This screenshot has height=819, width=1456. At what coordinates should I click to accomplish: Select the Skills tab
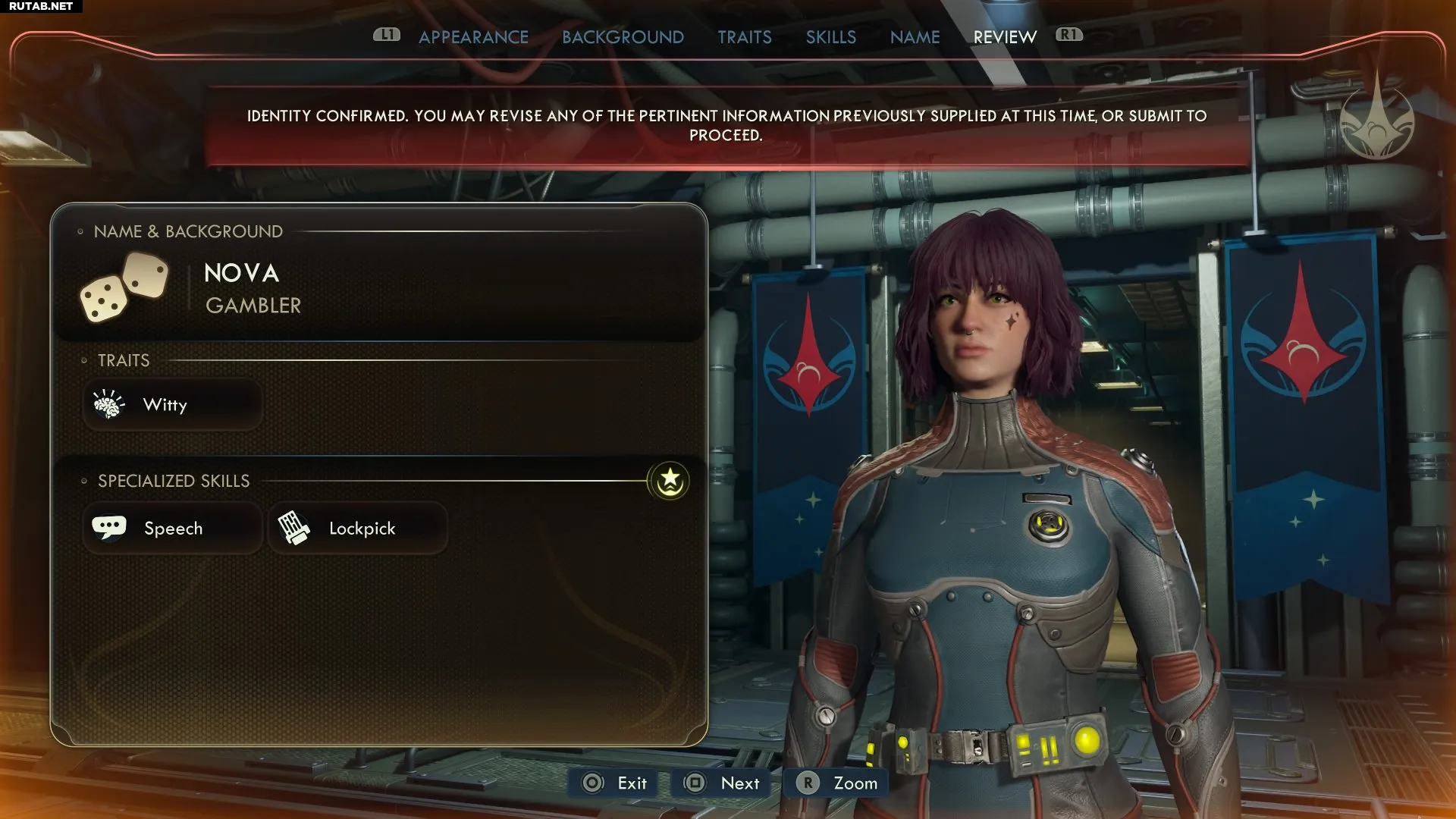830,37
